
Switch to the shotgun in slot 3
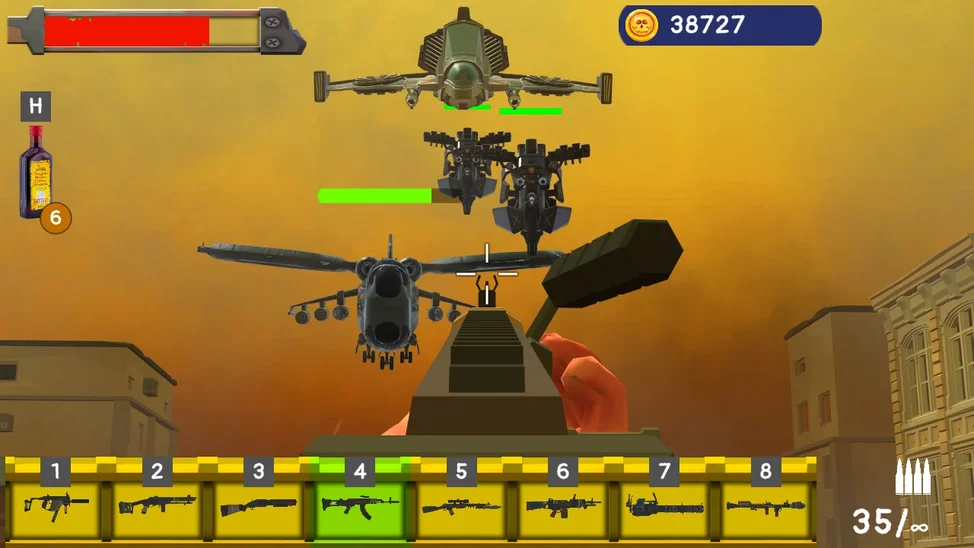(258, 506)
